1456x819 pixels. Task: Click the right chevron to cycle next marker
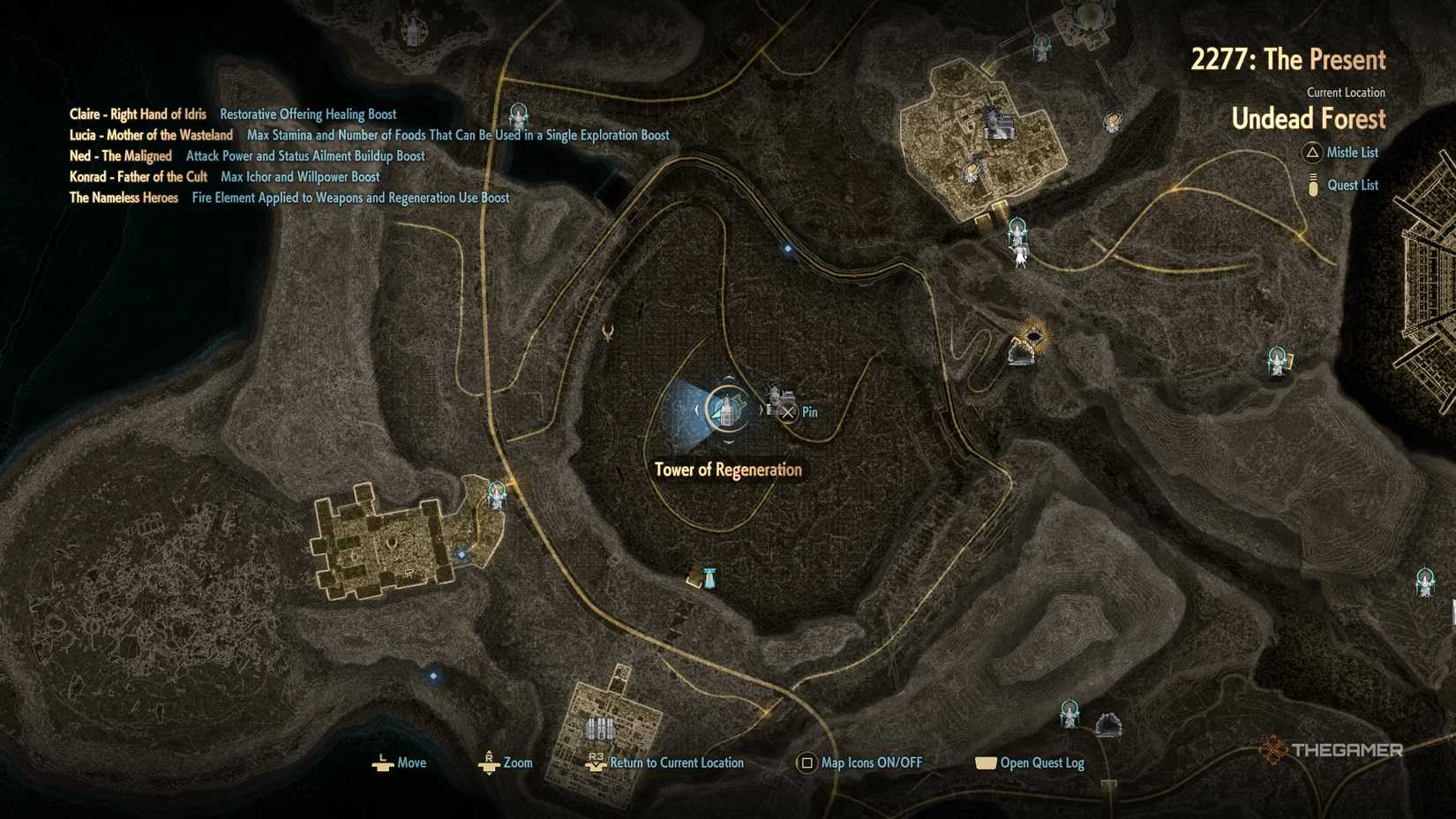coord(762,409)
